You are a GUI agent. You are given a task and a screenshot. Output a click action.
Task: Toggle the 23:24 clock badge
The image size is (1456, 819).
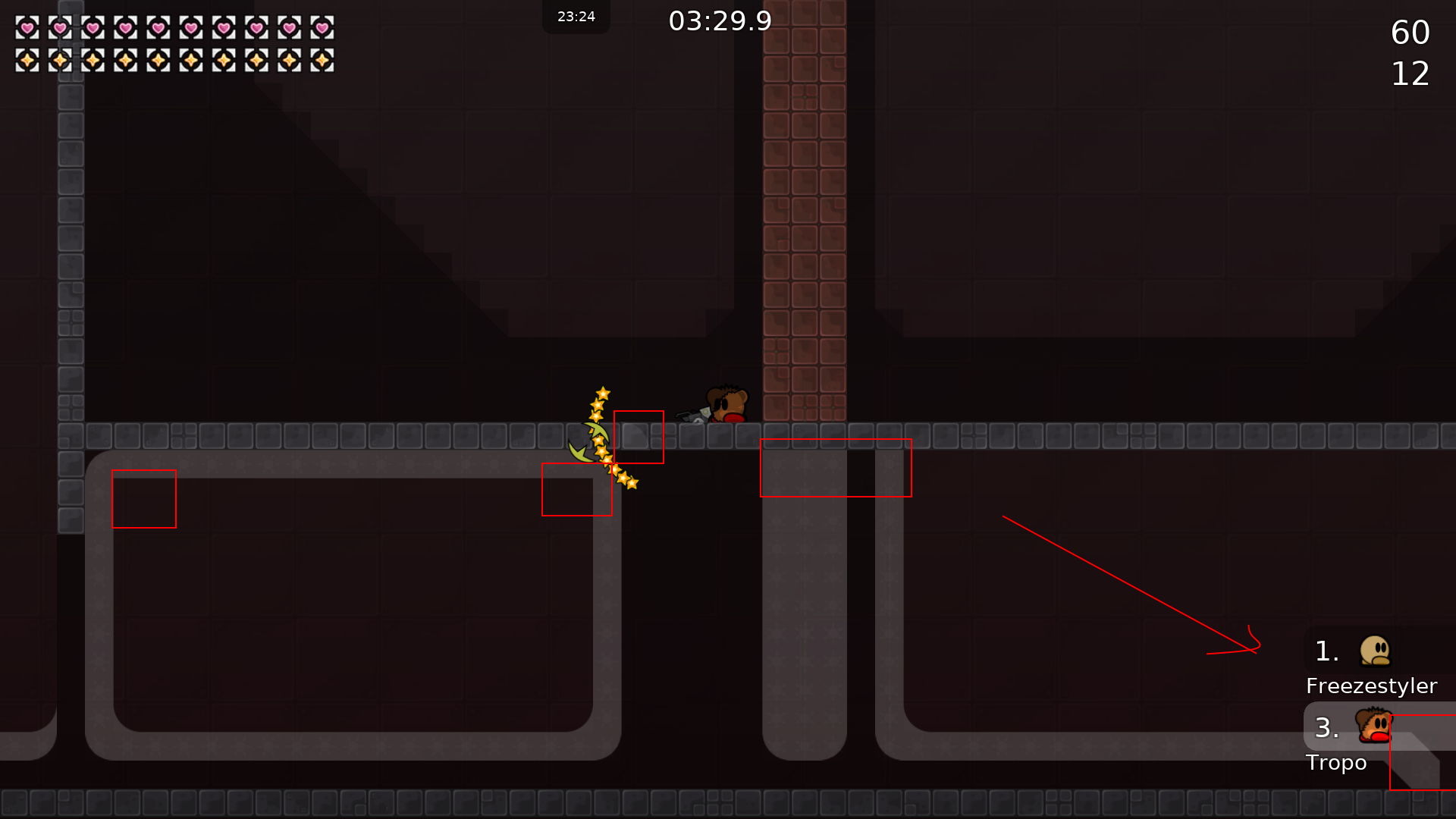(x=576, y=16)
